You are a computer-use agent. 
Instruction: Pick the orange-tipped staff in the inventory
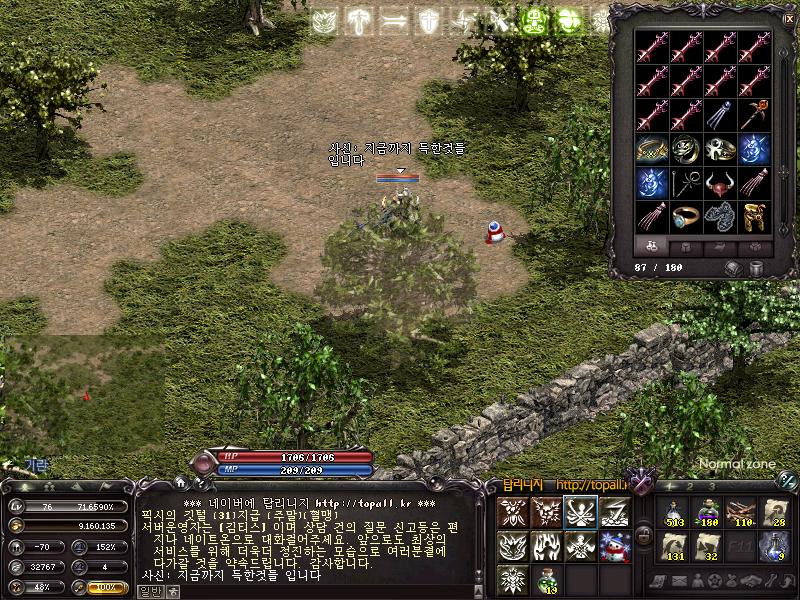point(754,114)
